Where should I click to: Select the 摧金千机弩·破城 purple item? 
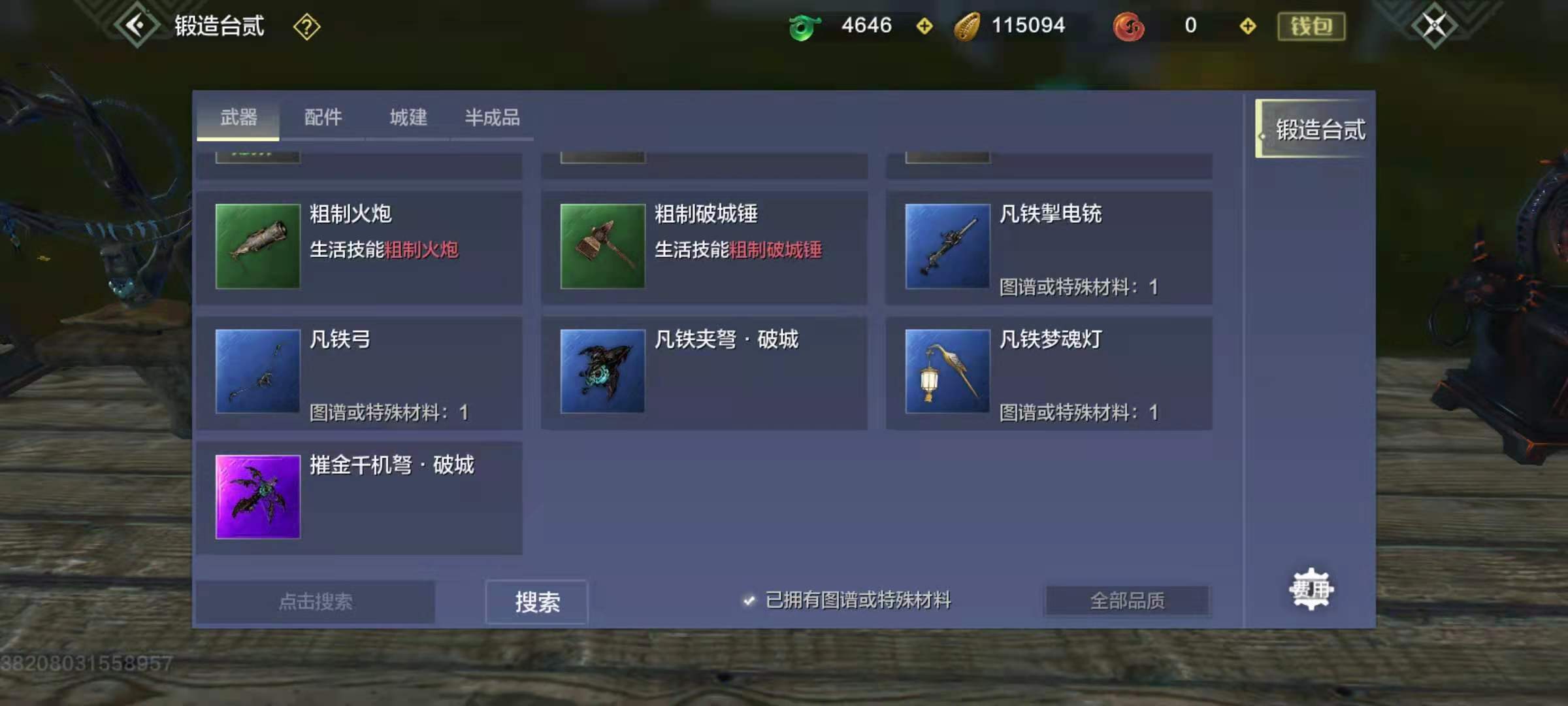pos(257,496)
